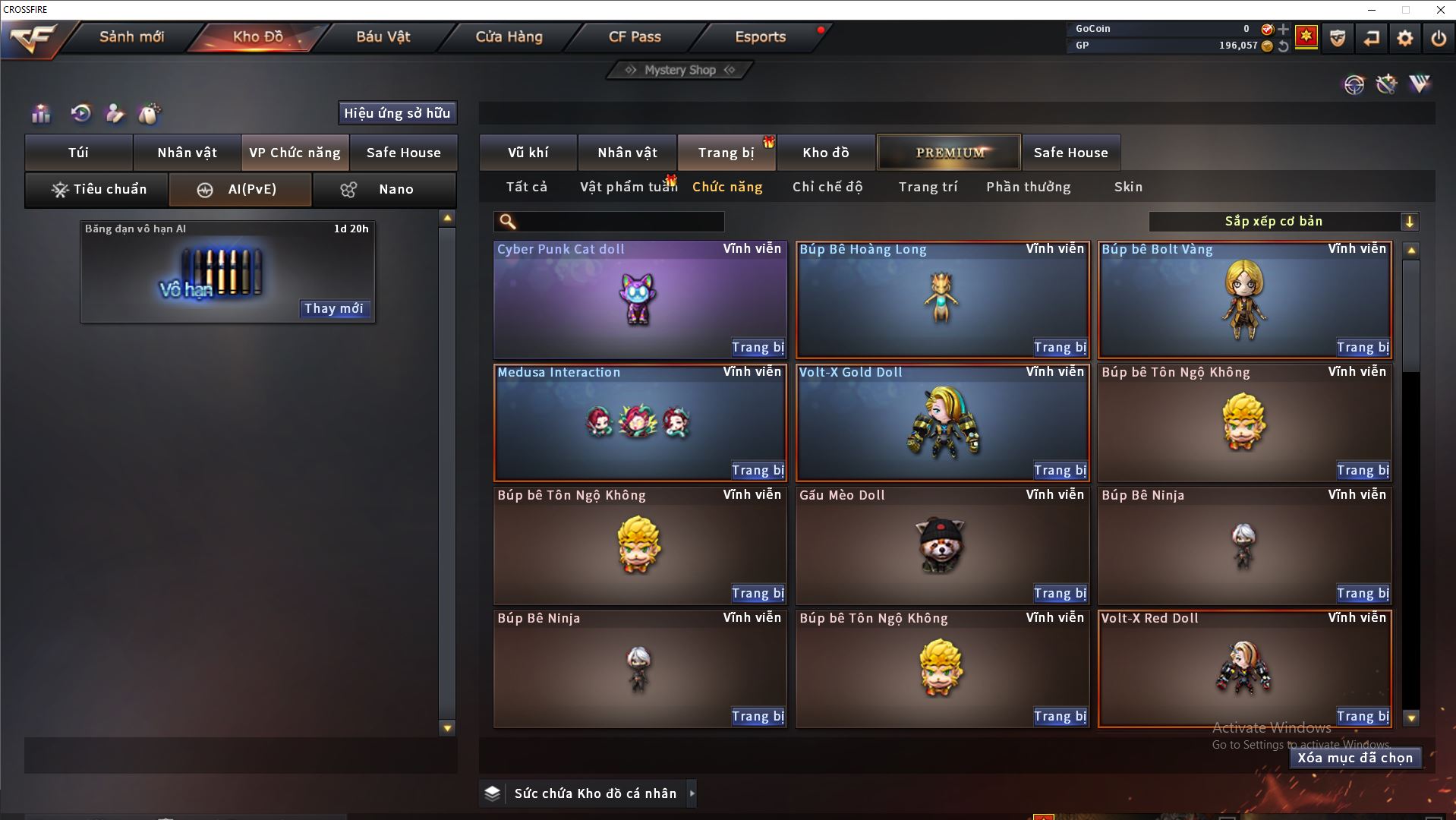Image resolution: width=1456 pixels, height=820 pixels.
Task: Open the PREMIUM tab
Action: tap(949, 153)
